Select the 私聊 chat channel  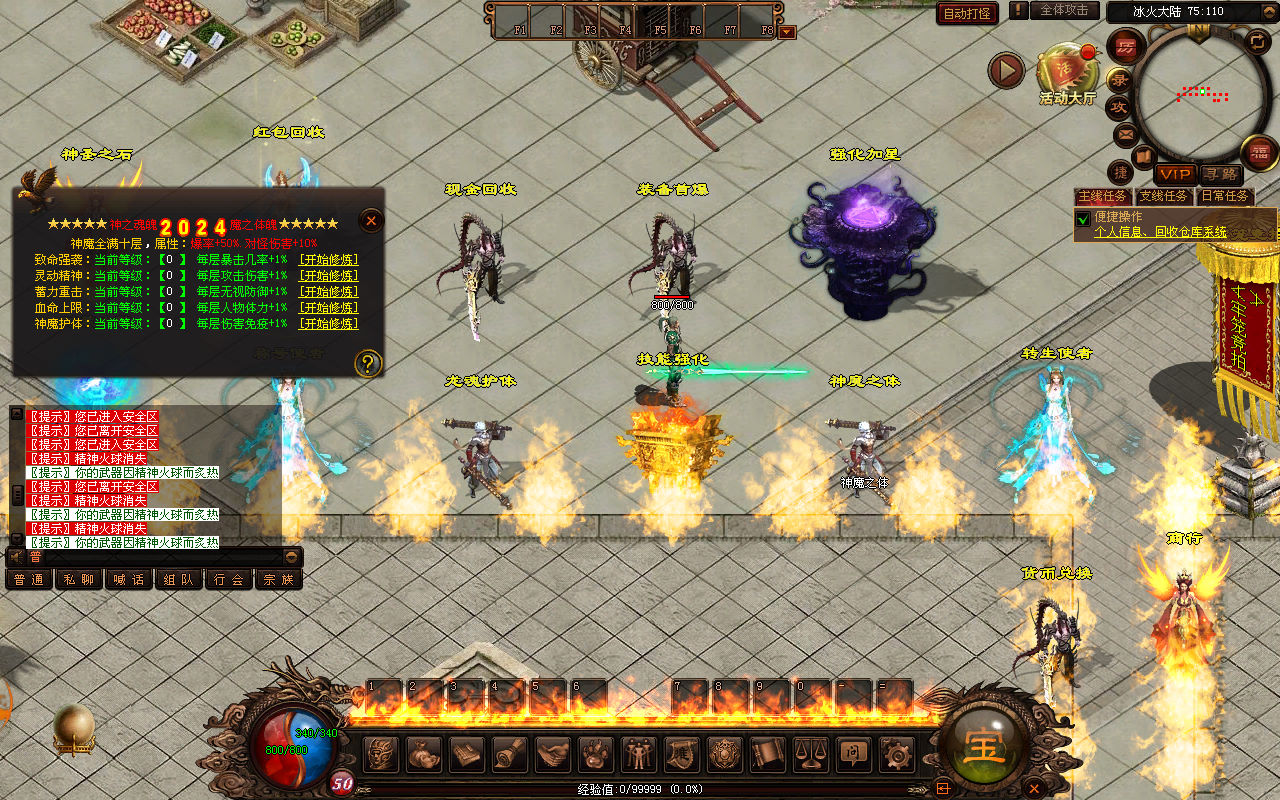[x=78, y=579]
